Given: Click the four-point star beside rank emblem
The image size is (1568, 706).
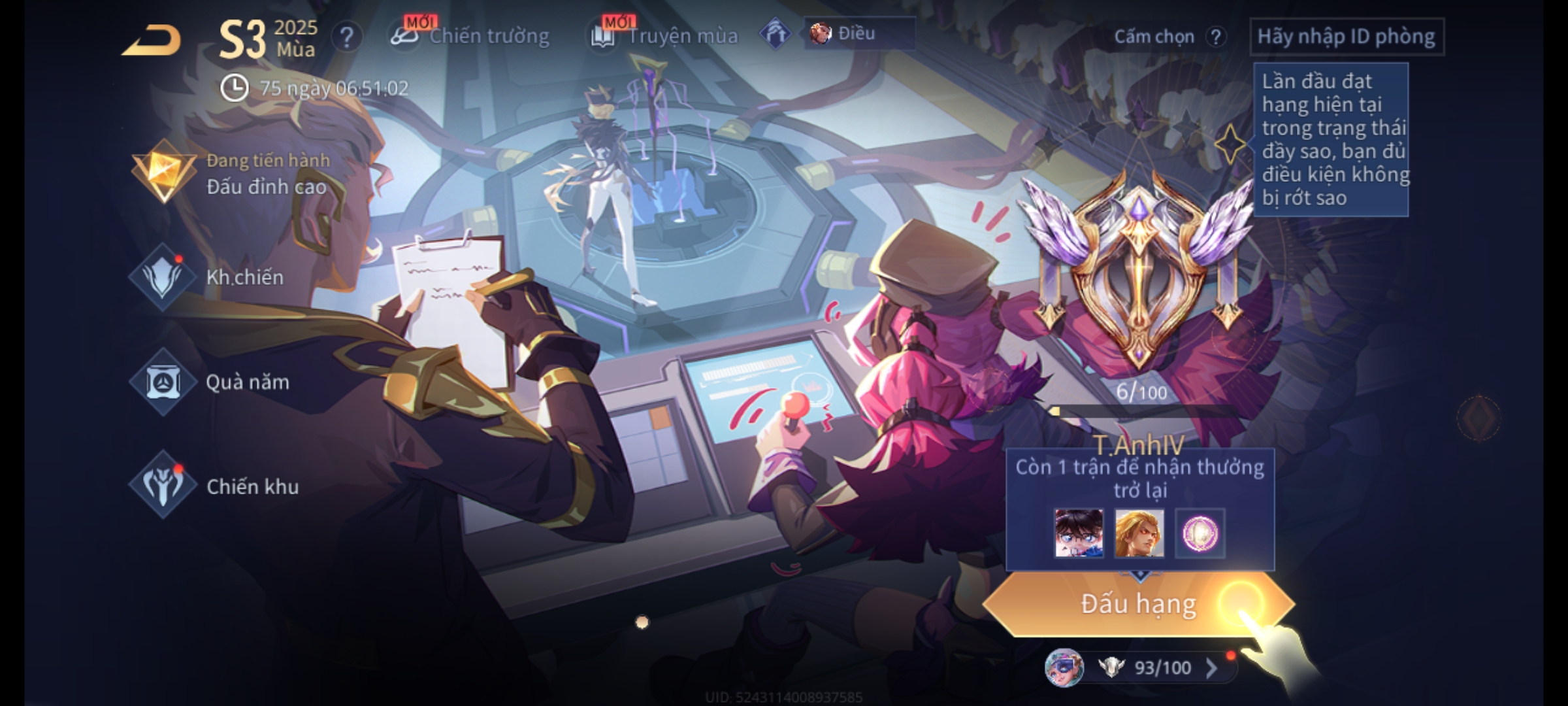Looking at the screenshot, I should tap(1230, 144).
